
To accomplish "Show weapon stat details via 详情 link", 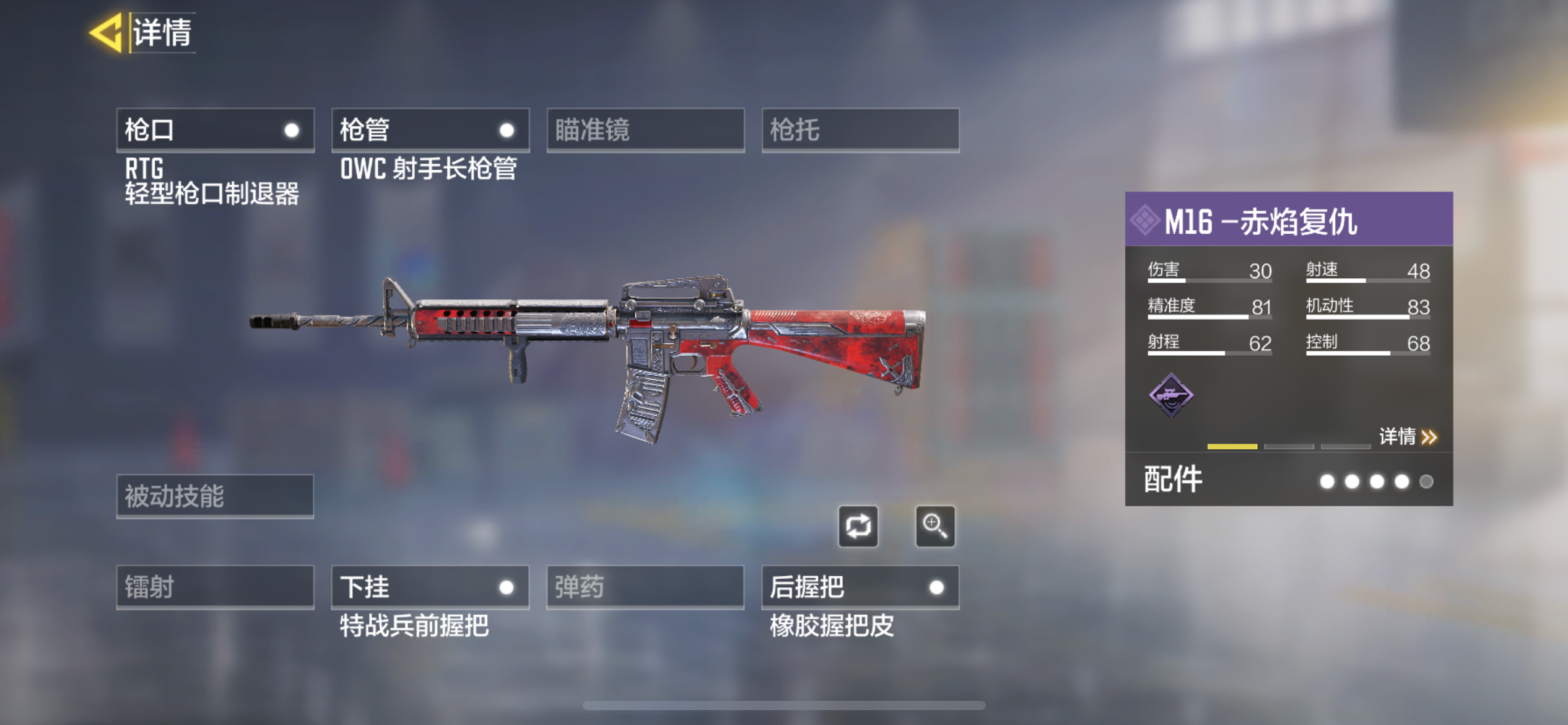I will (x=1407, y=437).
